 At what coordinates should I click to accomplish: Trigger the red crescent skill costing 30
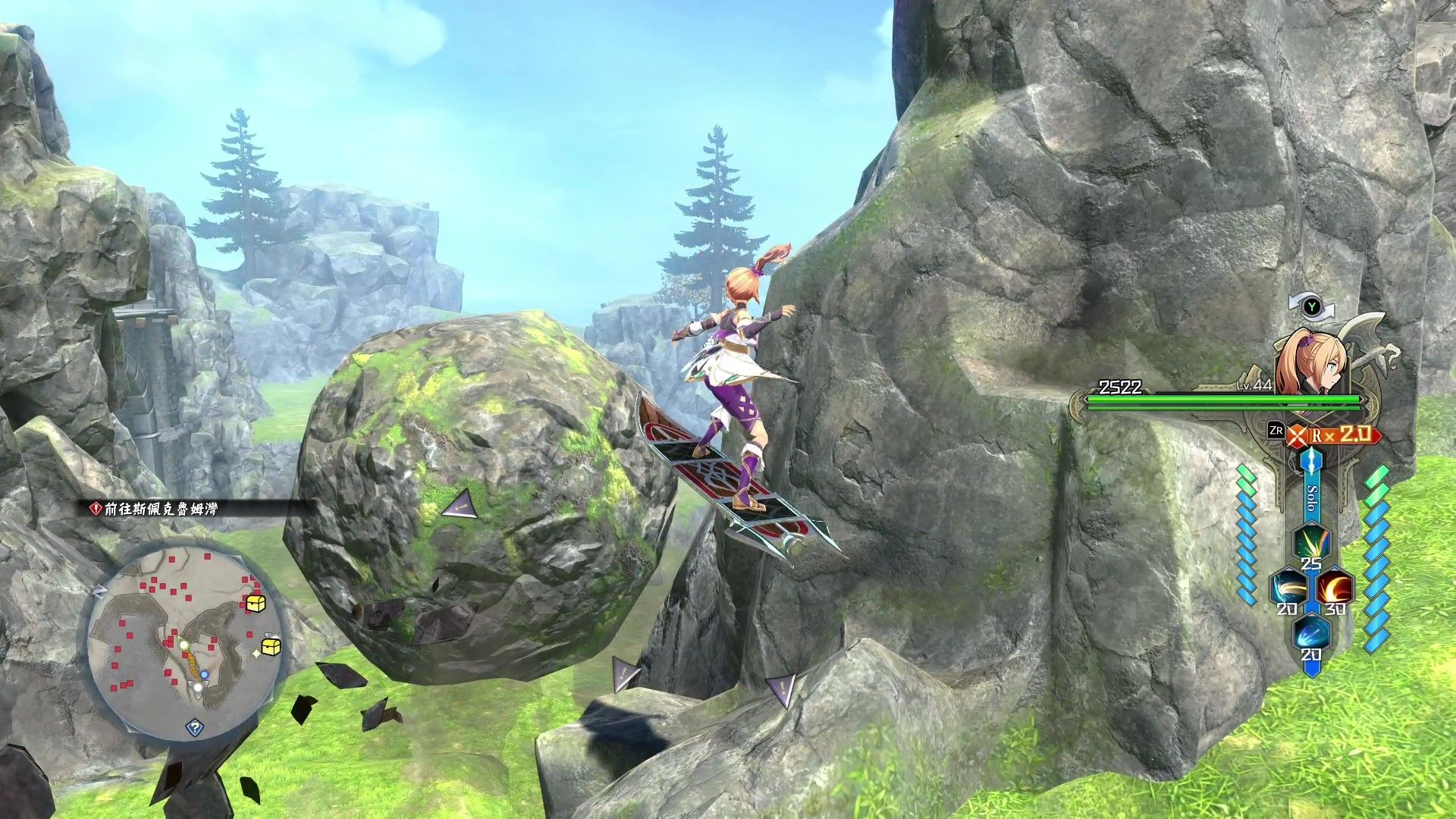1335,588
